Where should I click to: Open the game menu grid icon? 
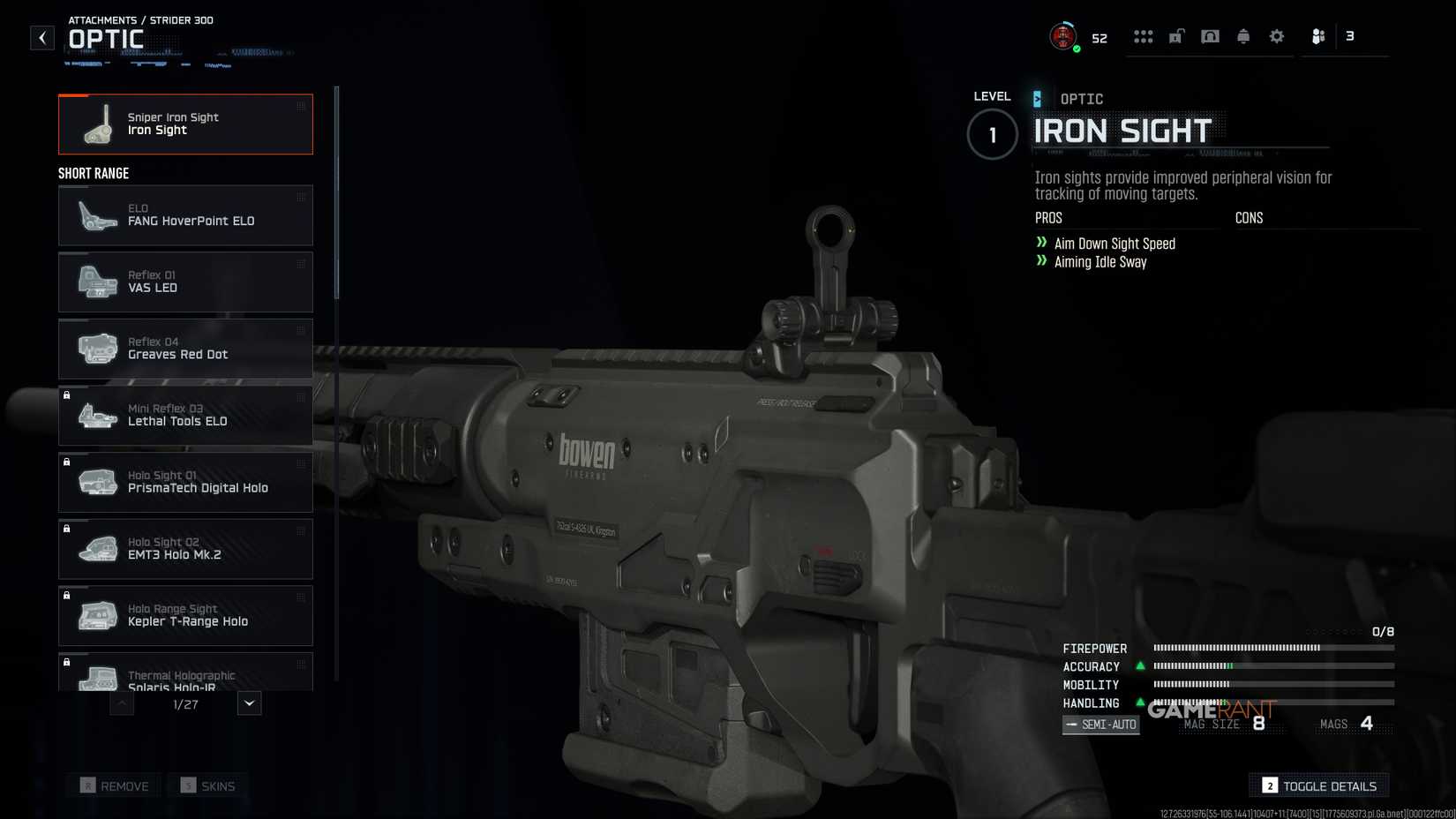(1145, 35)
